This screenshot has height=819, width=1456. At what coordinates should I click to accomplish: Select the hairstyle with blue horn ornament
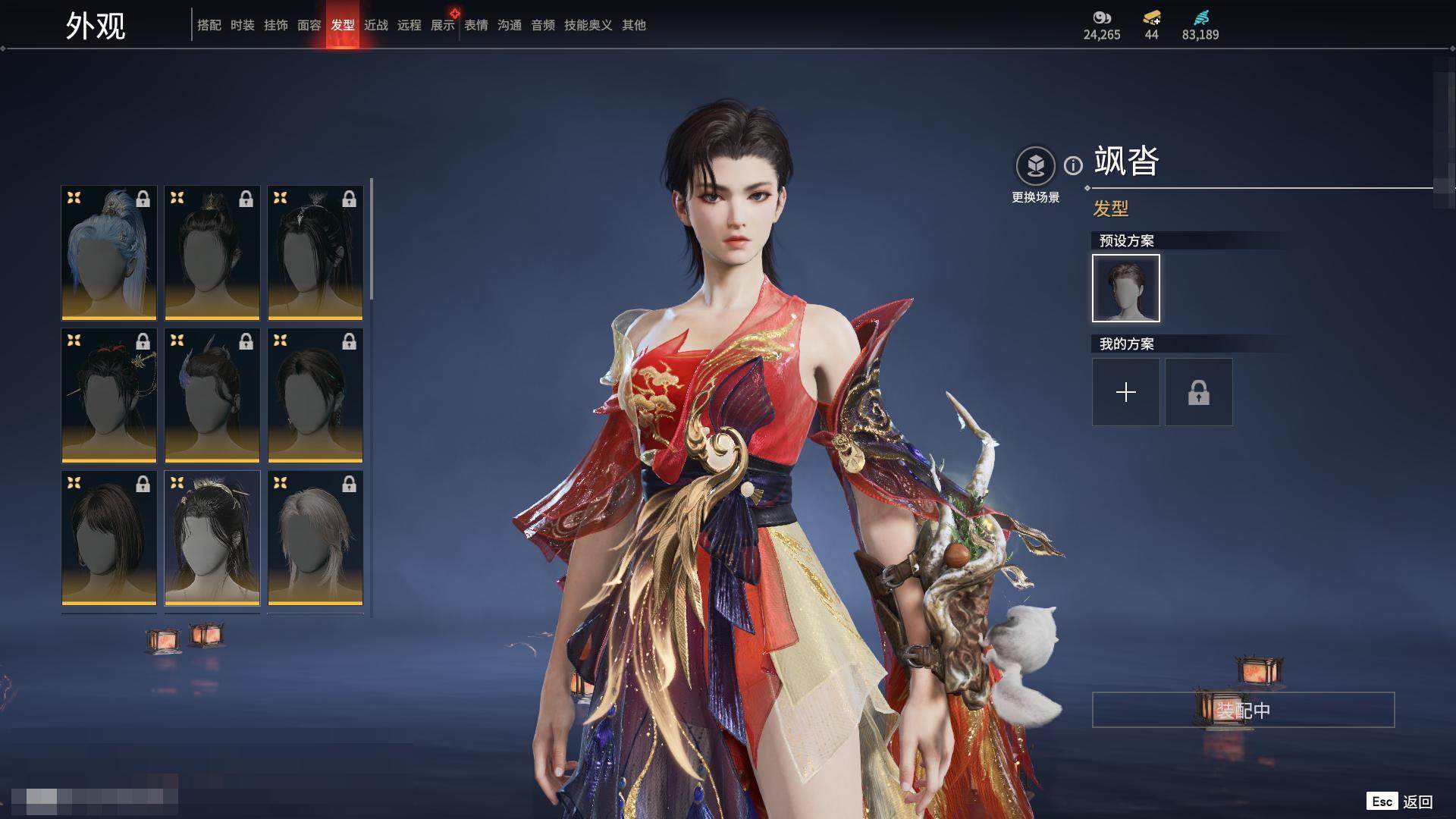click(212, 395)
